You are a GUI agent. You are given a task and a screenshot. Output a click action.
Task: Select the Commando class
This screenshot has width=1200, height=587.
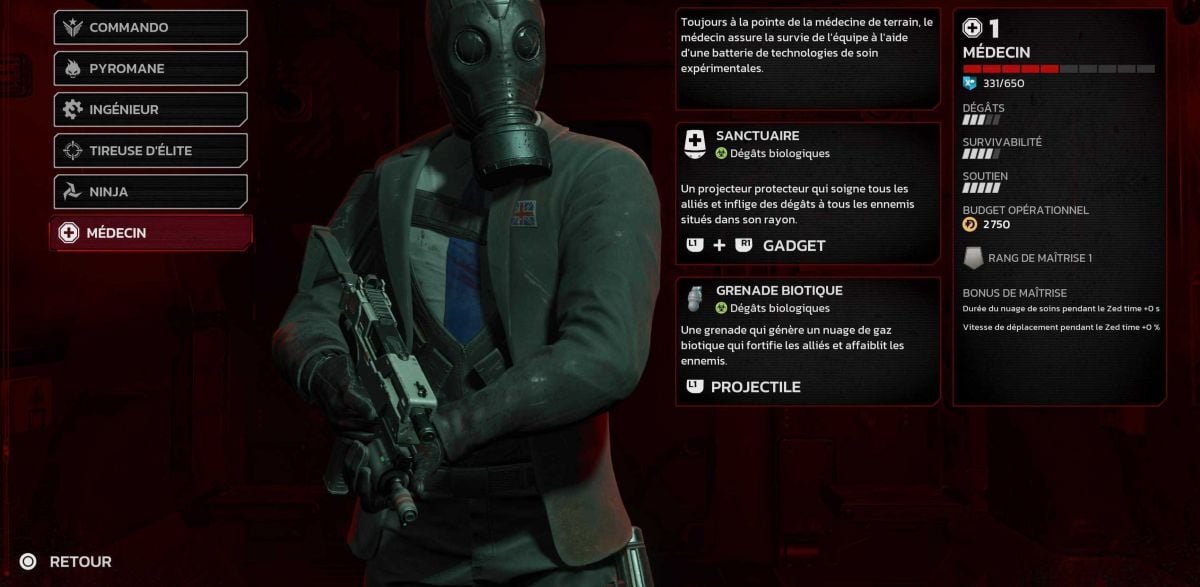[x=150, y=28]
